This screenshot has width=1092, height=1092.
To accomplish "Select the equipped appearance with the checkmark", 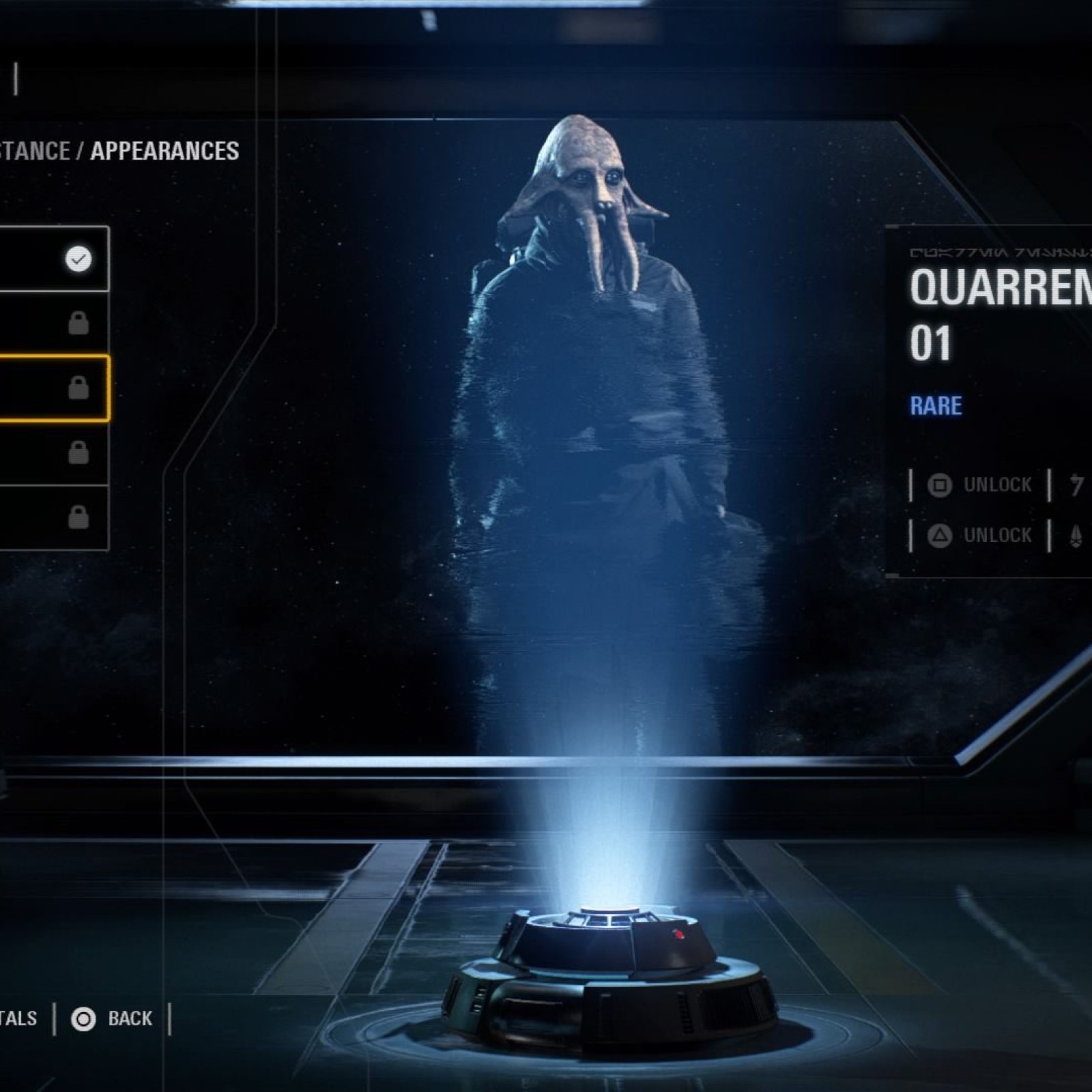I will click(53, 259).
